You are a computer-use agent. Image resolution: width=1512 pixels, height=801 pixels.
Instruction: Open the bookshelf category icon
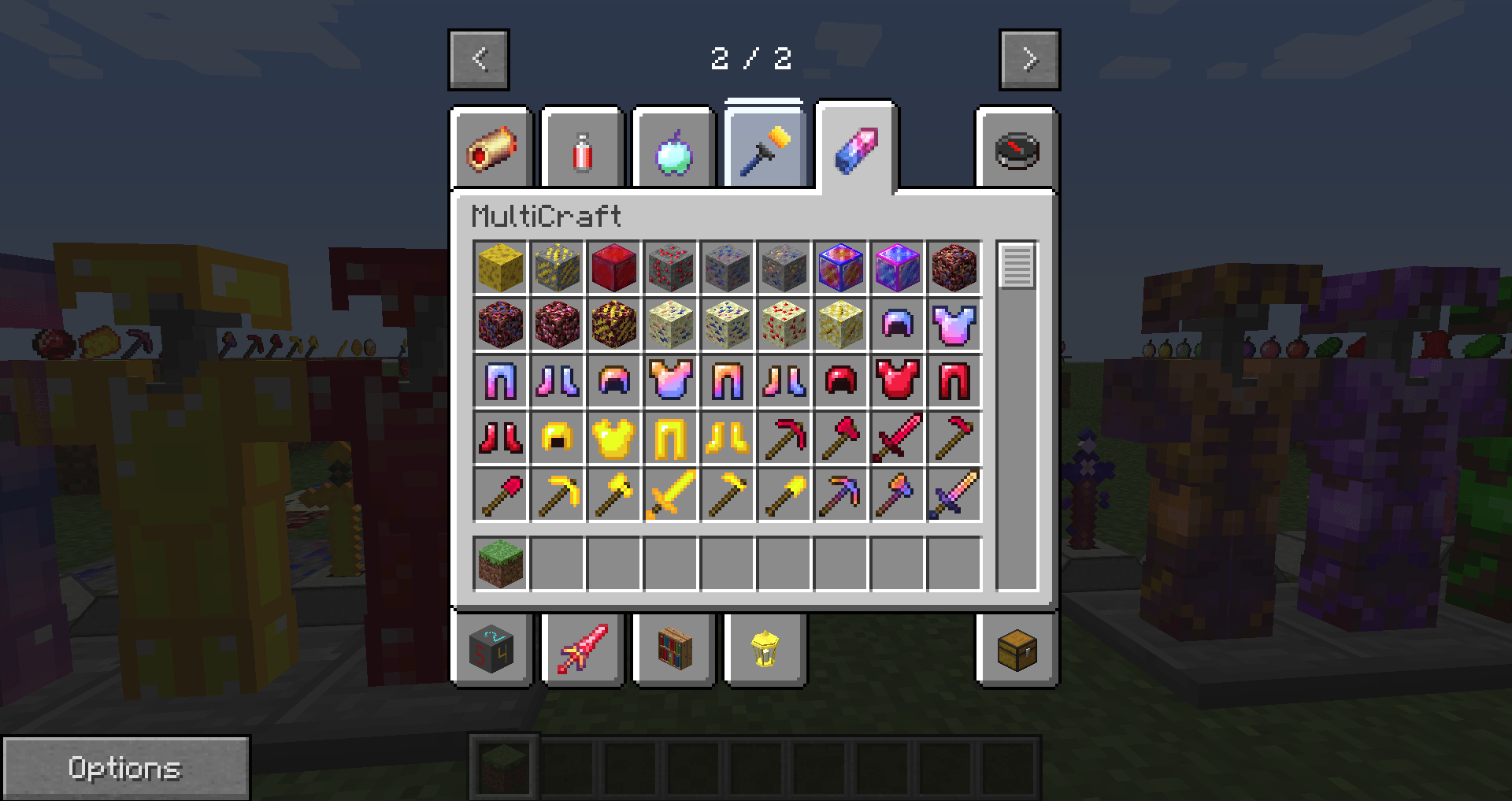point(673,651)
